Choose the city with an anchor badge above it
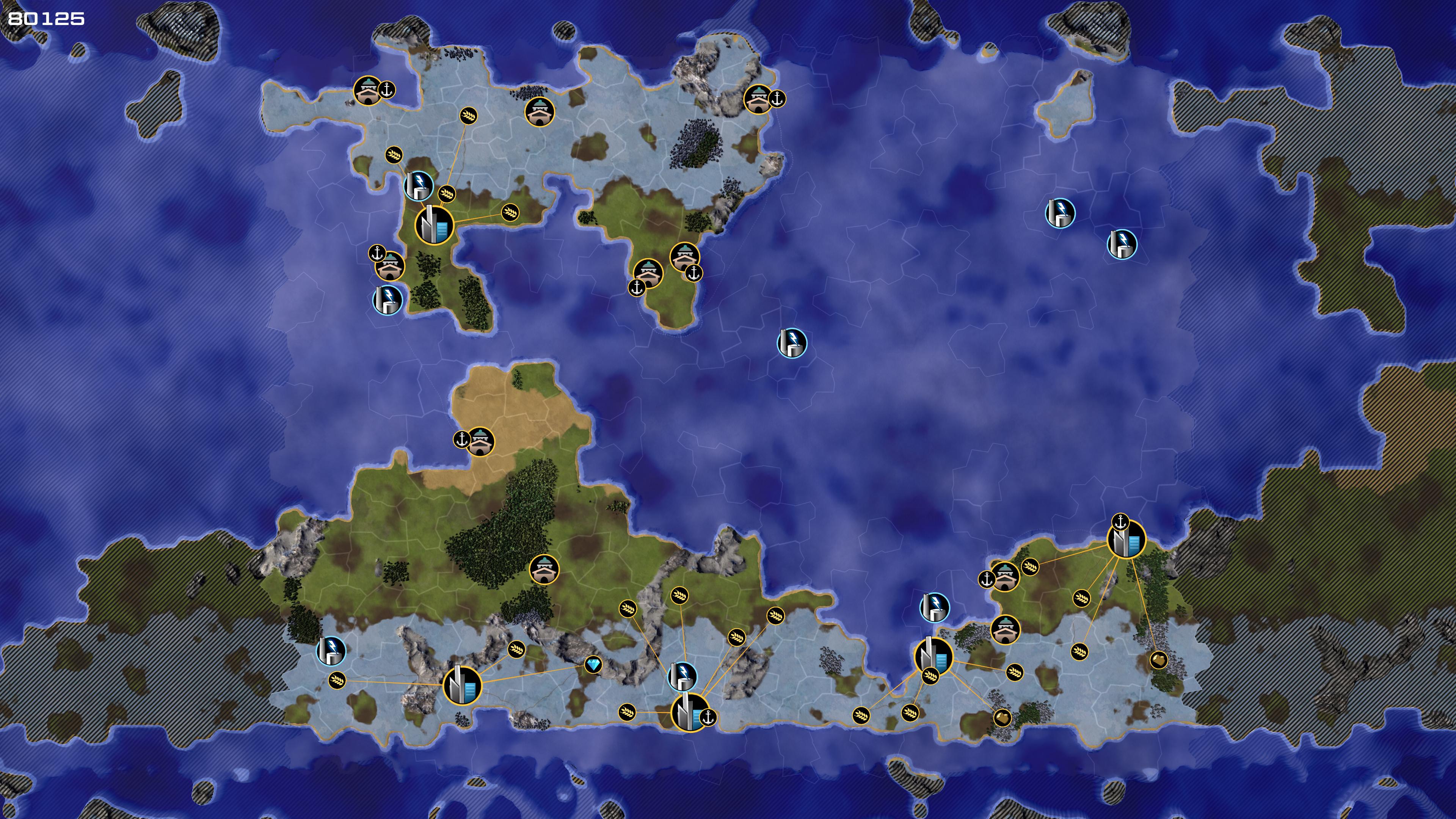 [x=1126, y=540]
